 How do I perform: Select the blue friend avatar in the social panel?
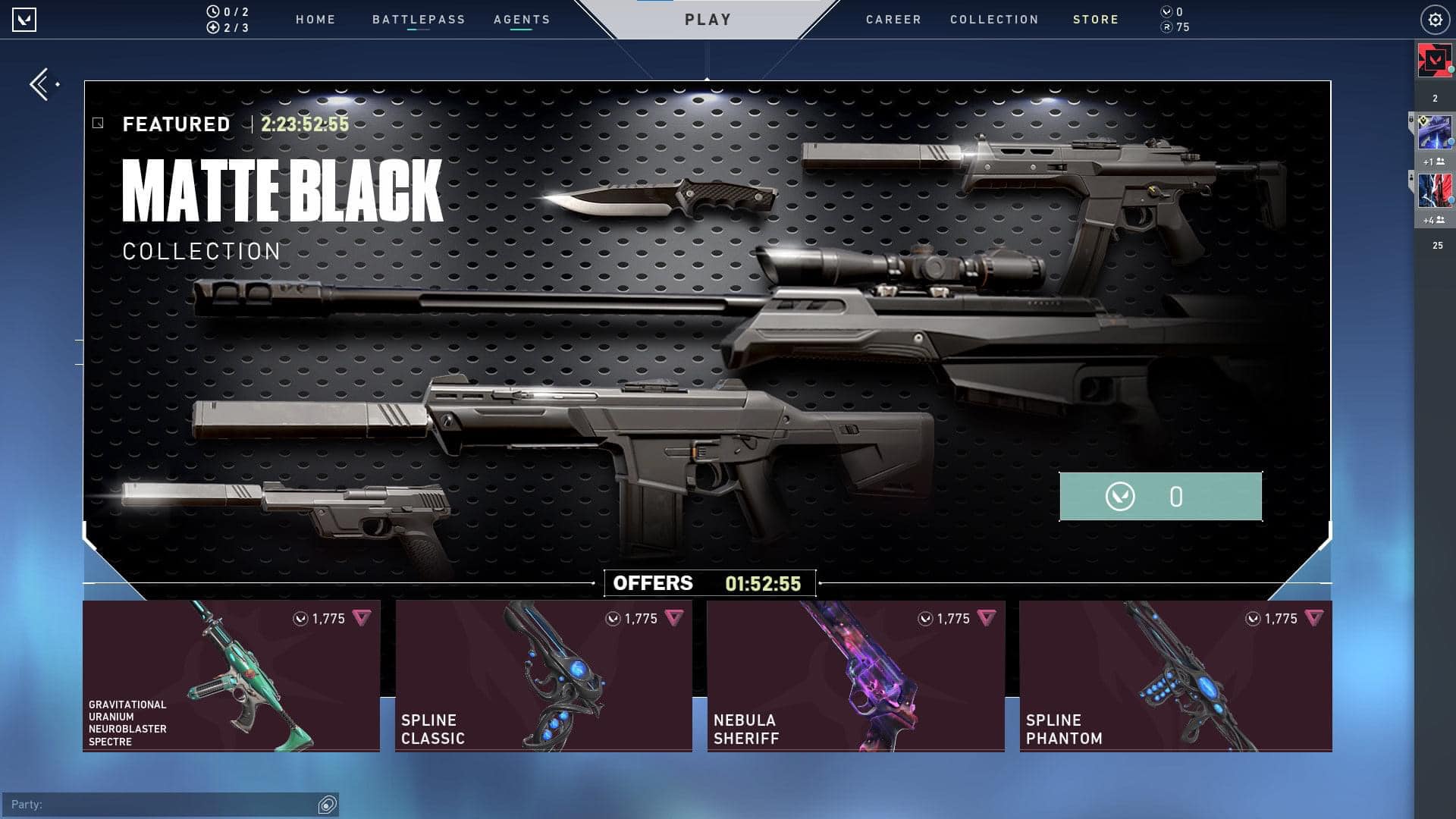click(x=1435, y=133)
